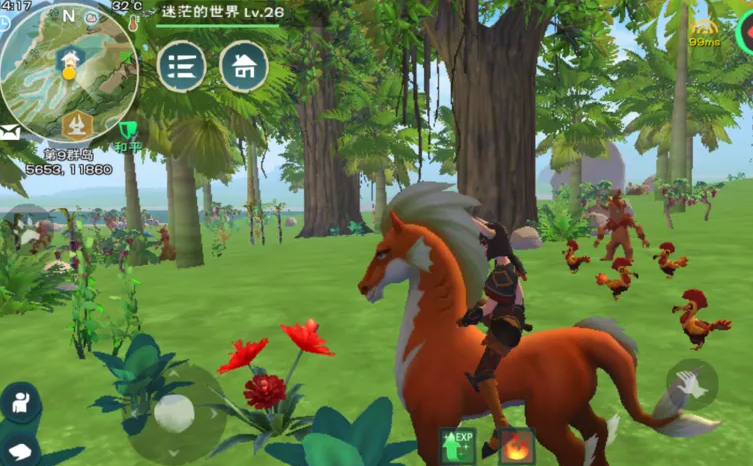Open the chat bubble button
Image resolution: width=753 pixels, height=466 pixels.
click(20, 449)
